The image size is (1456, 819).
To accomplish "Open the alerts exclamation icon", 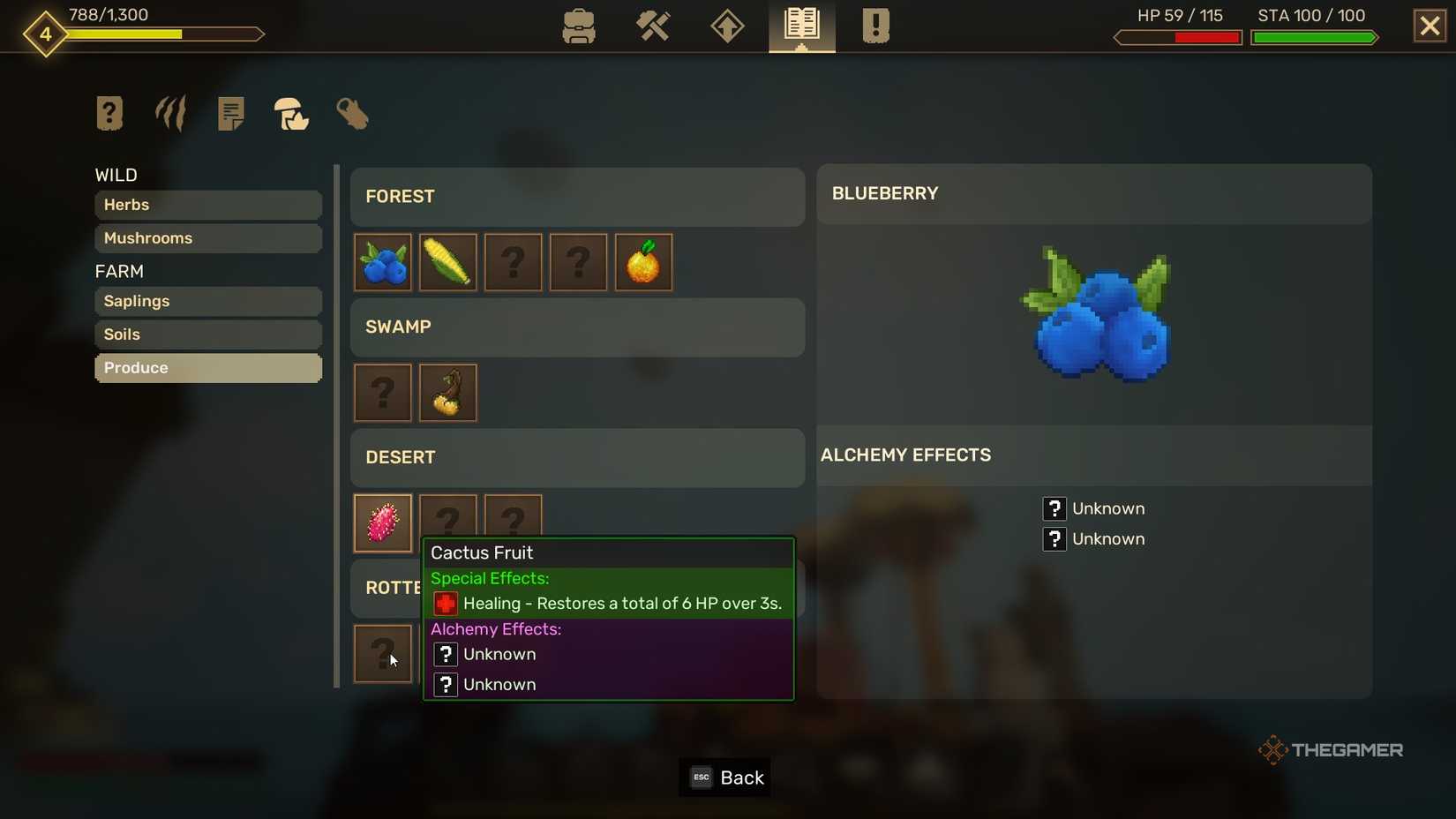I will [x=874, y=26].
